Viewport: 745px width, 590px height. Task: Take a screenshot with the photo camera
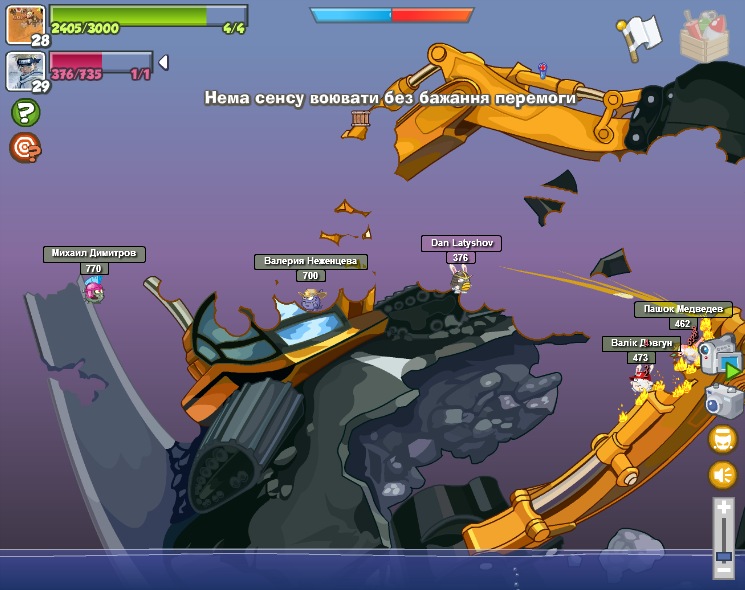point(724,400)
